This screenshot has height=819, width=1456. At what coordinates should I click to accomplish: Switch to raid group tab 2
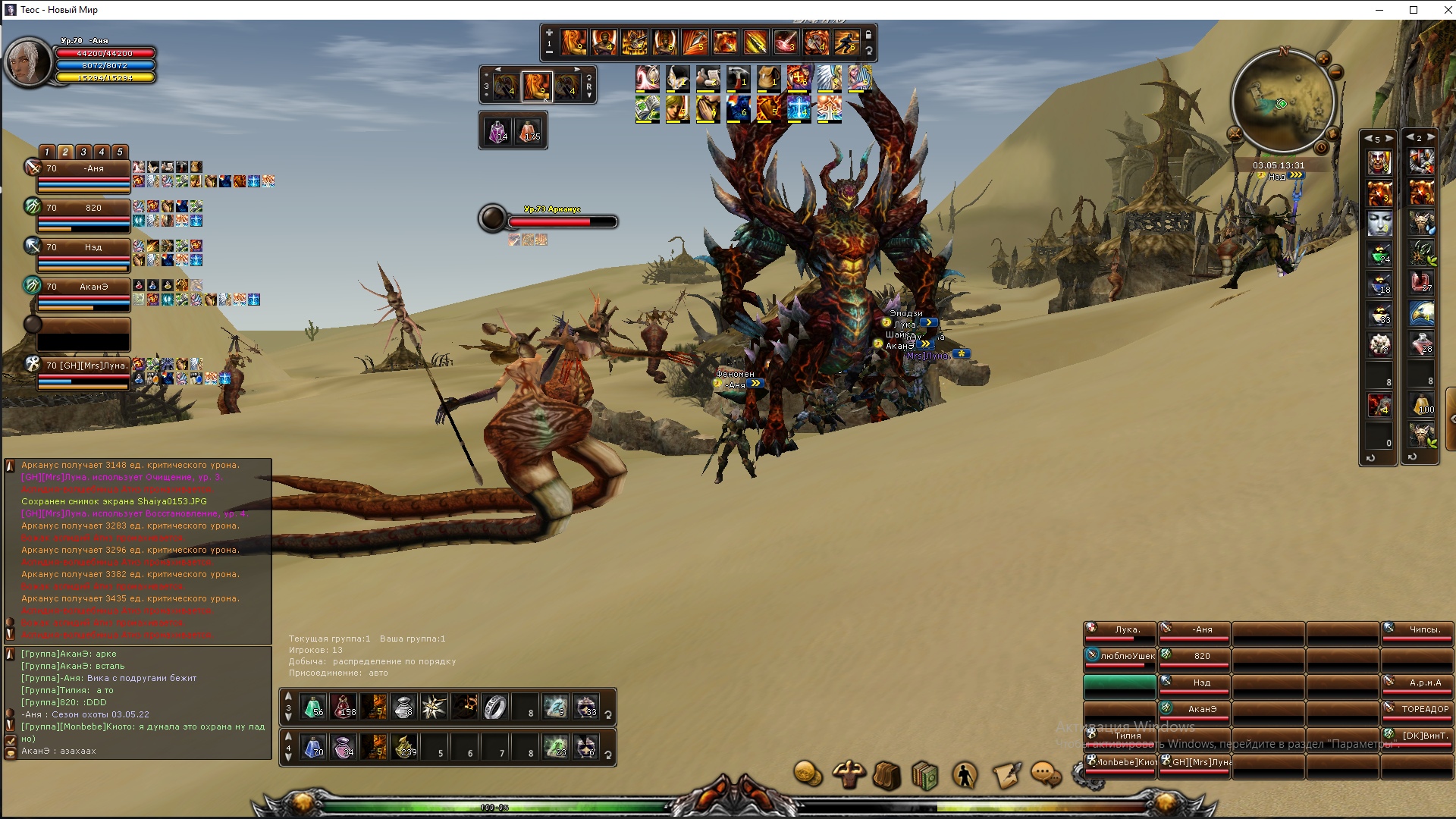click(65, 152)
